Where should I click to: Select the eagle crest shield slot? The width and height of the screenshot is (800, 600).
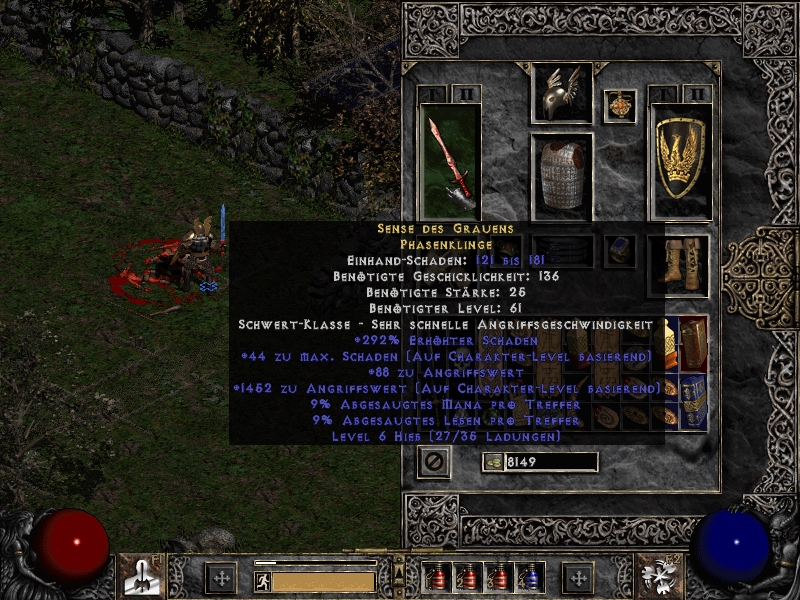pos(681,160)
